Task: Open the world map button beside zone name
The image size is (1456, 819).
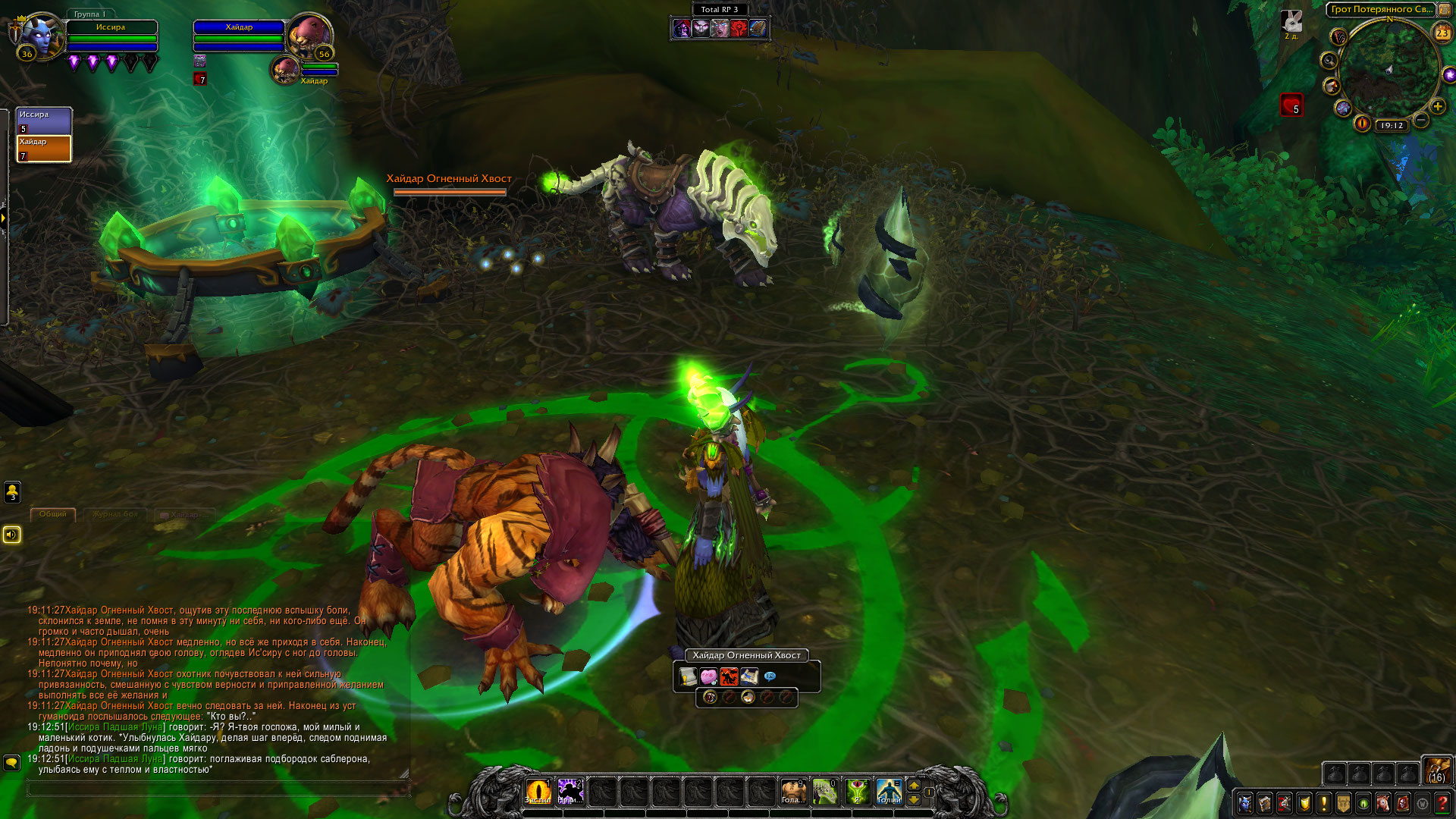Action: coord(1445,10)
